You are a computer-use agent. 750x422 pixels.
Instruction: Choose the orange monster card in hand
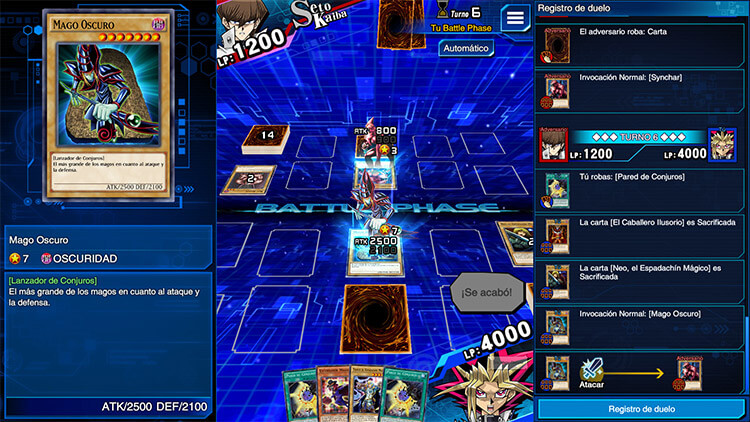332,395
